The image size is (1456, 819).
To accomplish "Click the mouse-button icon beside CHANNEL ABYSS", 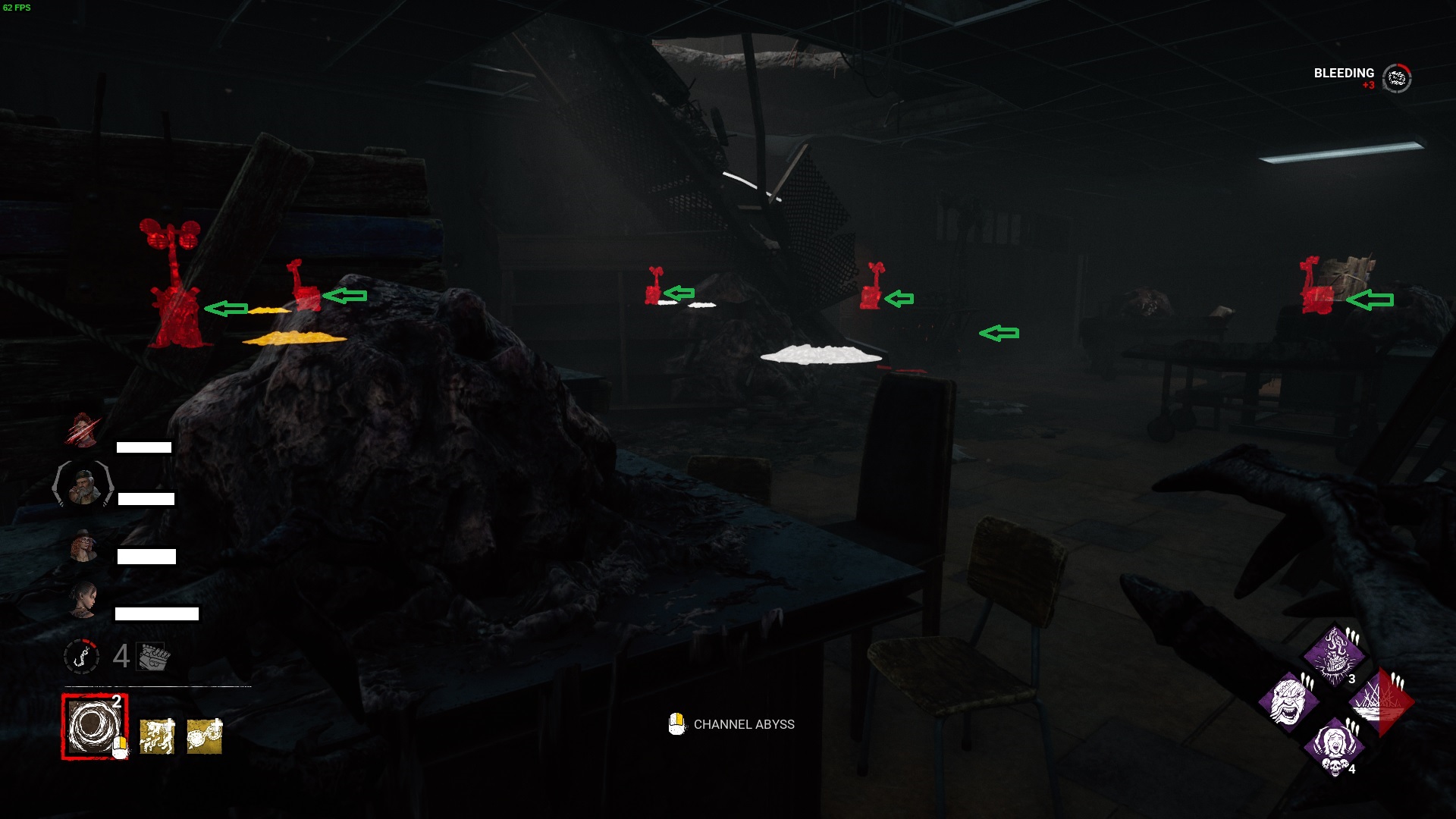I will 675,724.
